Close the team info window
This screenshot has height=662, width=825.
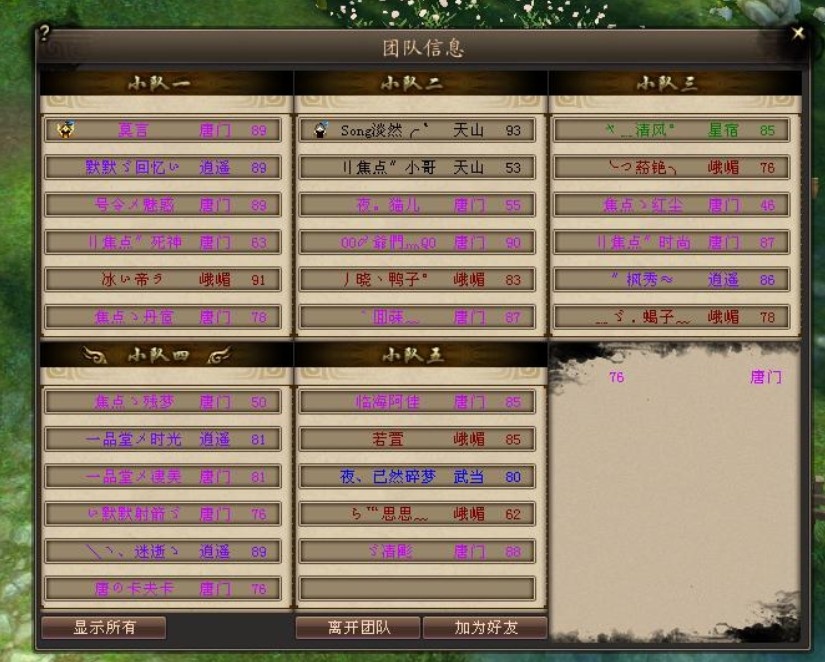click(798, 33)
